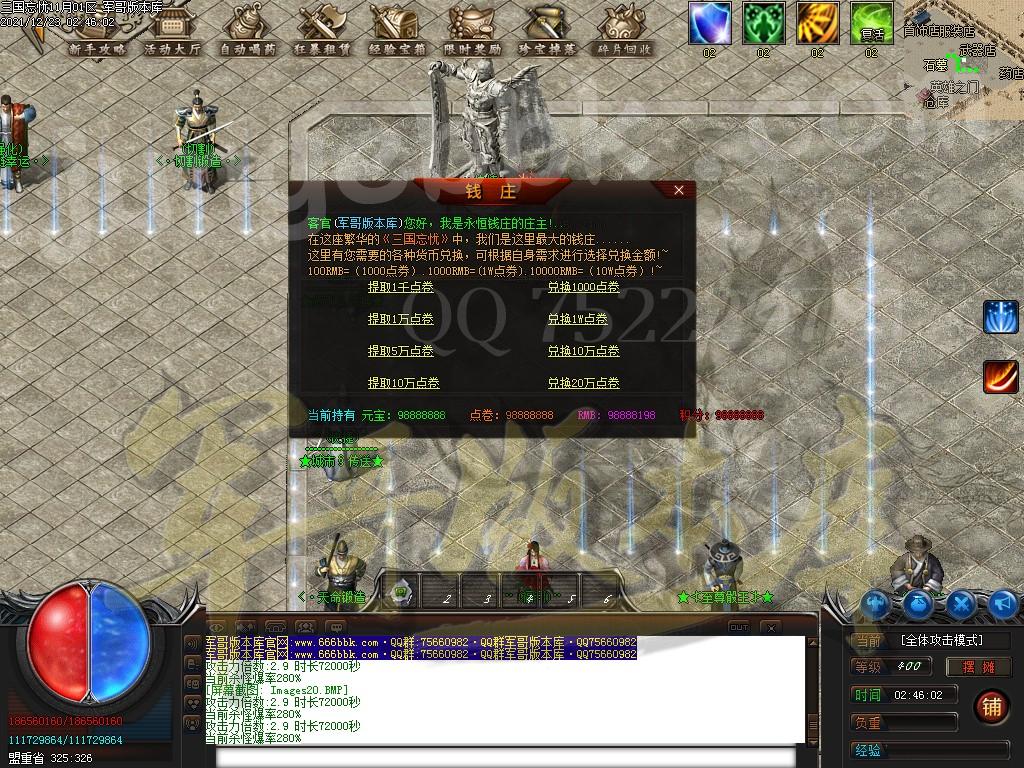
Task: Click the 复活 revive buff icon
Action: [871, 24]
